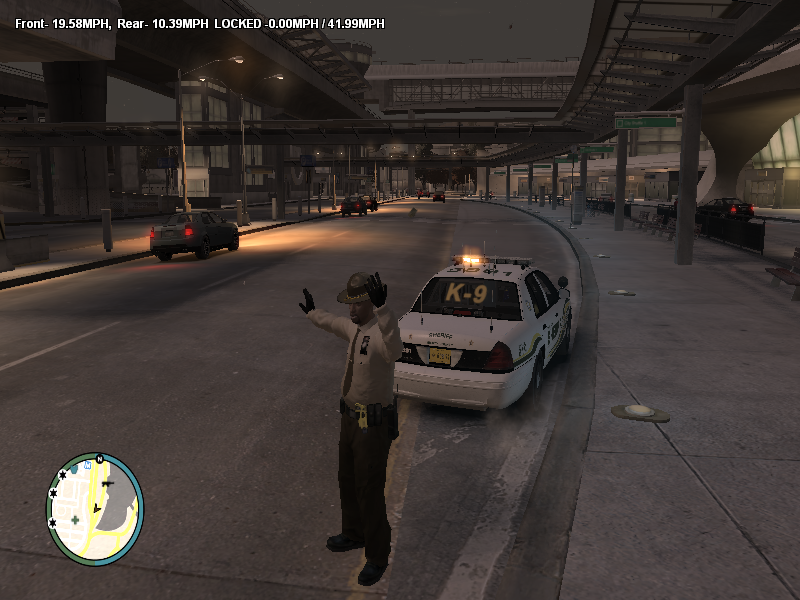Click the teal shield marker on the minimap
This screenshot has height=600, width=800.
74,469
